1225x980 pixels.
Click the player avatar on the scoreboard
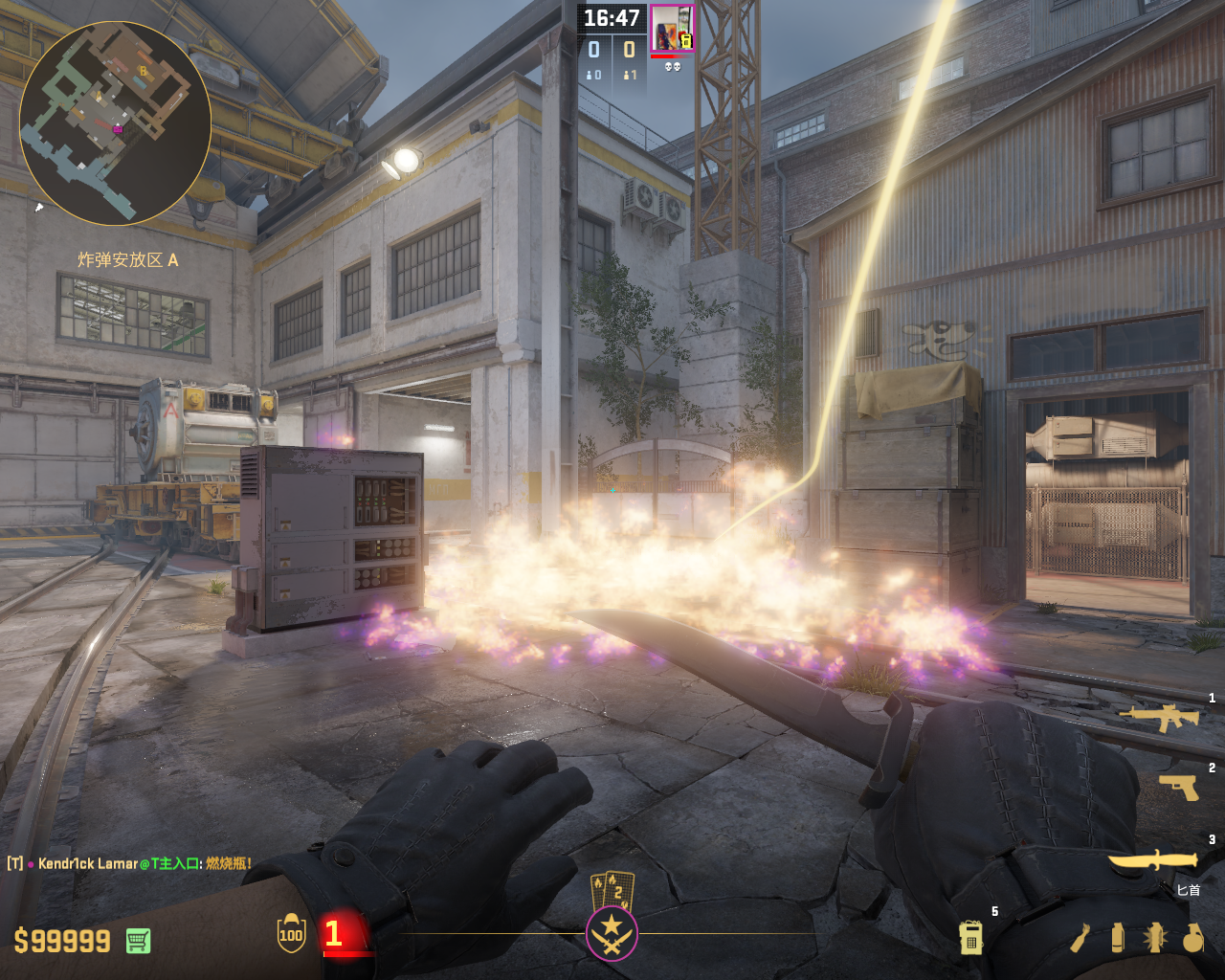672,28
